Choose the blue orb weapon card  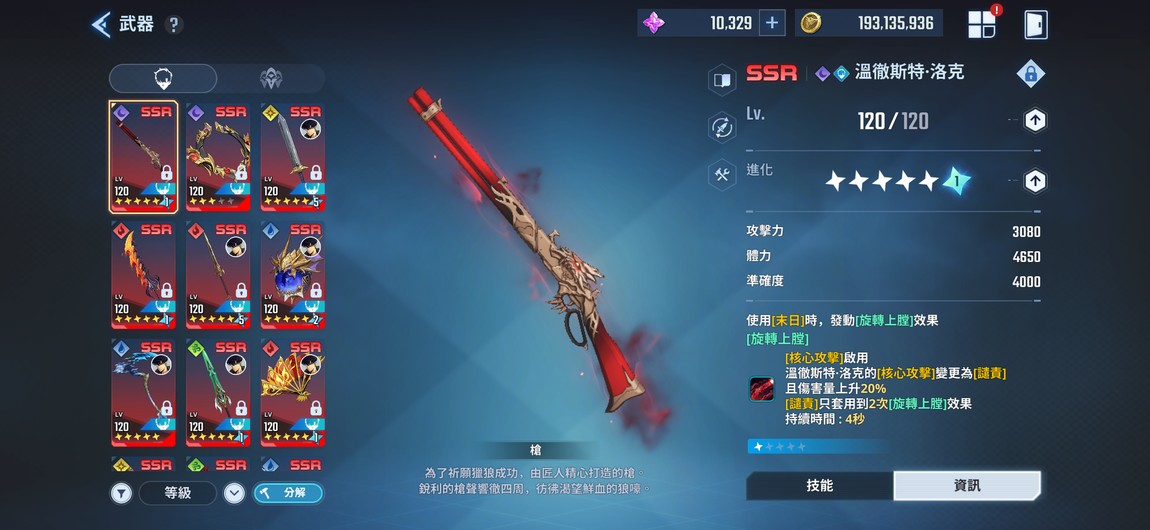292,274
